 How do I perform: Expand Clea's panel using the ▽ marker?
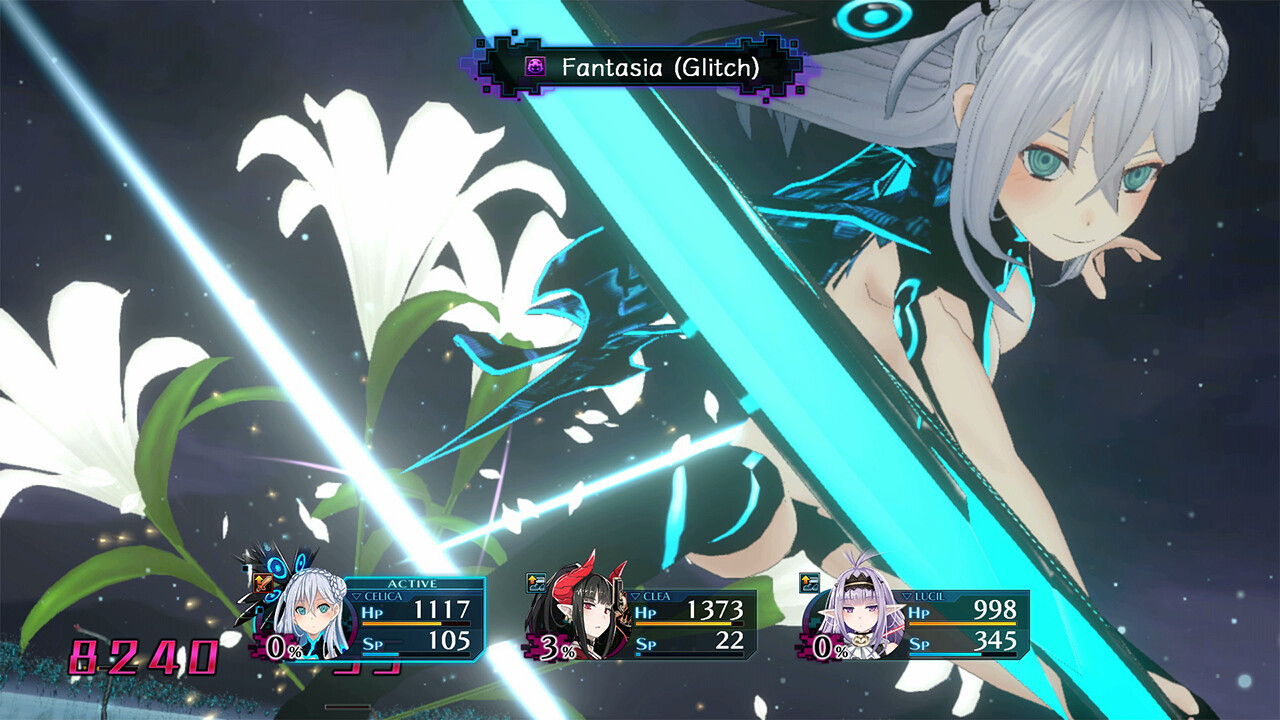[x=636, y=596]
